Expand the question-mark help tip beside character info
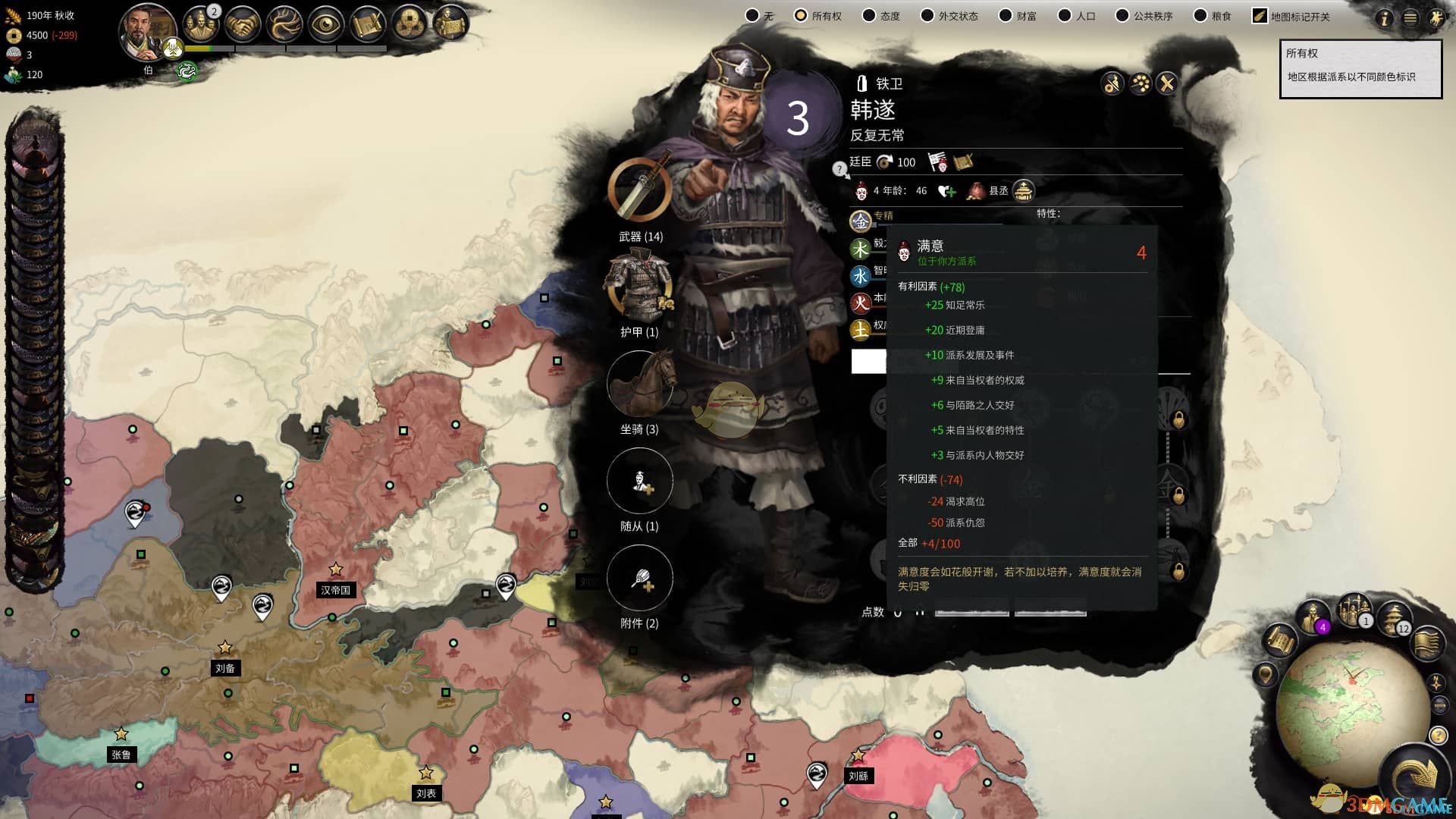The image size is (1456, 819). (x=839, y=168)
